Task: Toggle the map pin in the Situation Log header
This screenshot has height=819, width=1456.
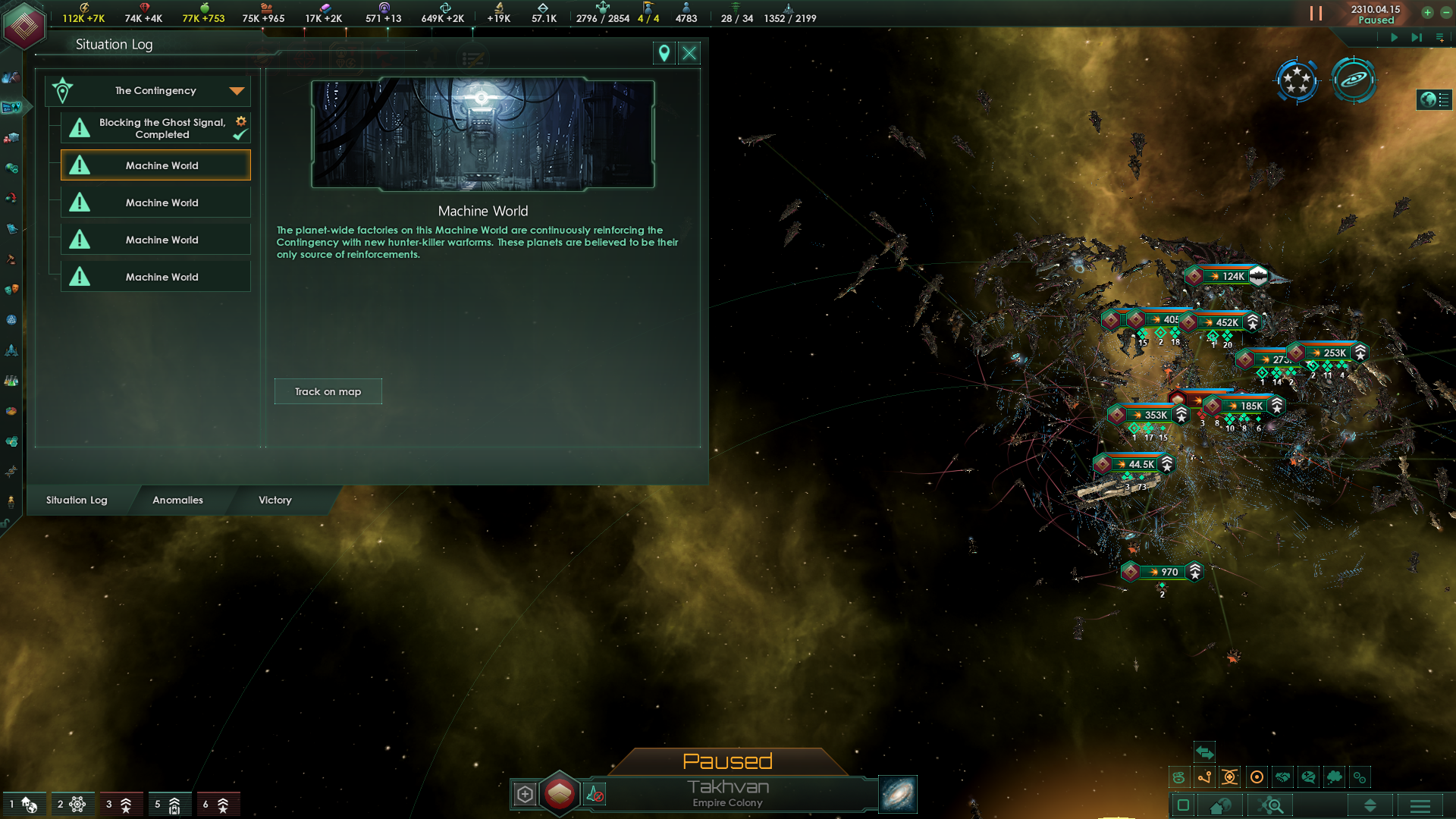Action: point(664,53)
